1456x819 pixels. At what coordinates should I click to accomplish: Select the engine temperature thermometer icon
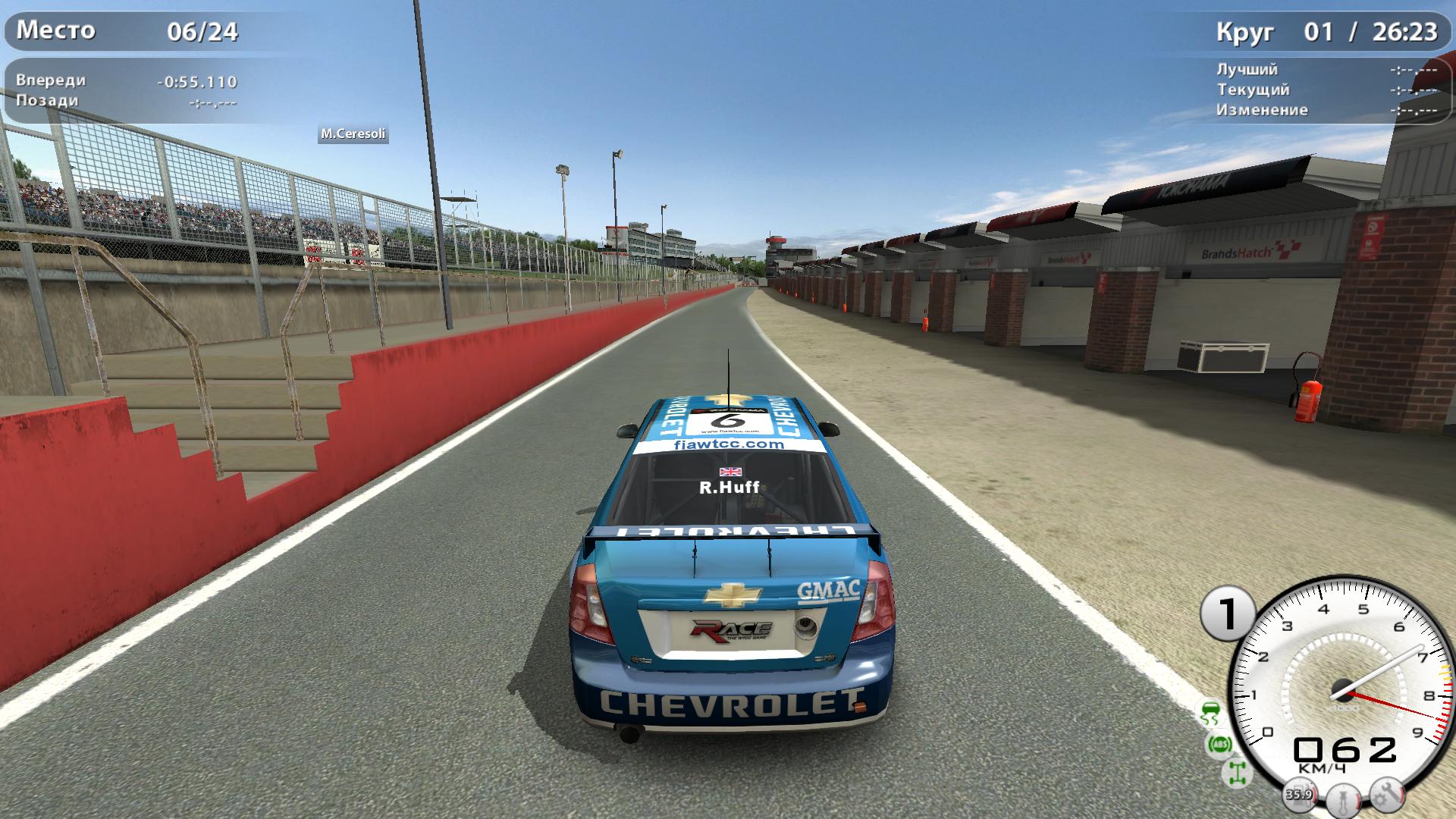coord(1343,800)
